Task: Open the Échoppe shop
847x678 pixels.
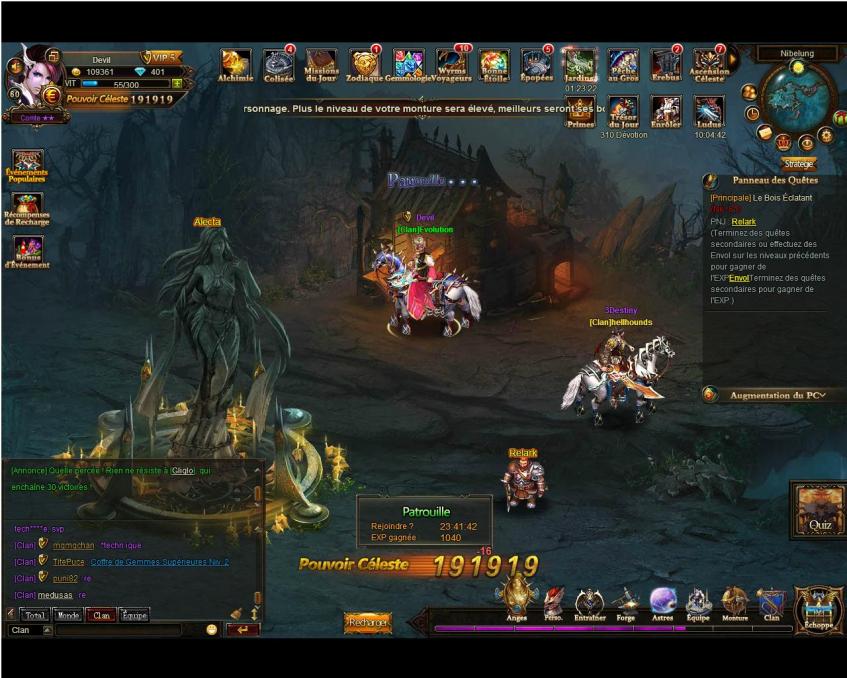Action: (818, 610)
